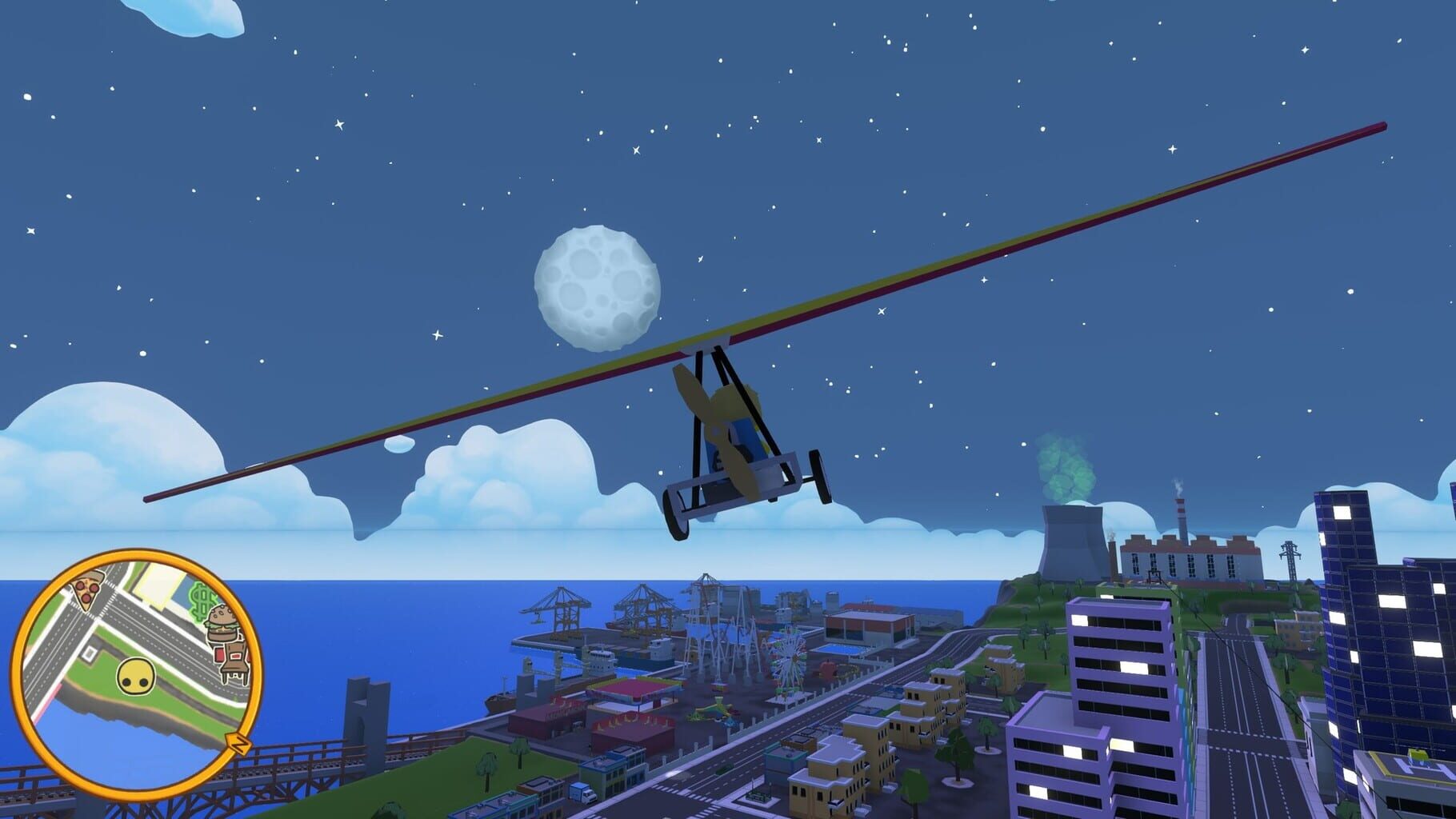This screenshot has height=819, width=1456.
Task: Select the green dollar sign icon on the minimap
Action: click(201, 600)
